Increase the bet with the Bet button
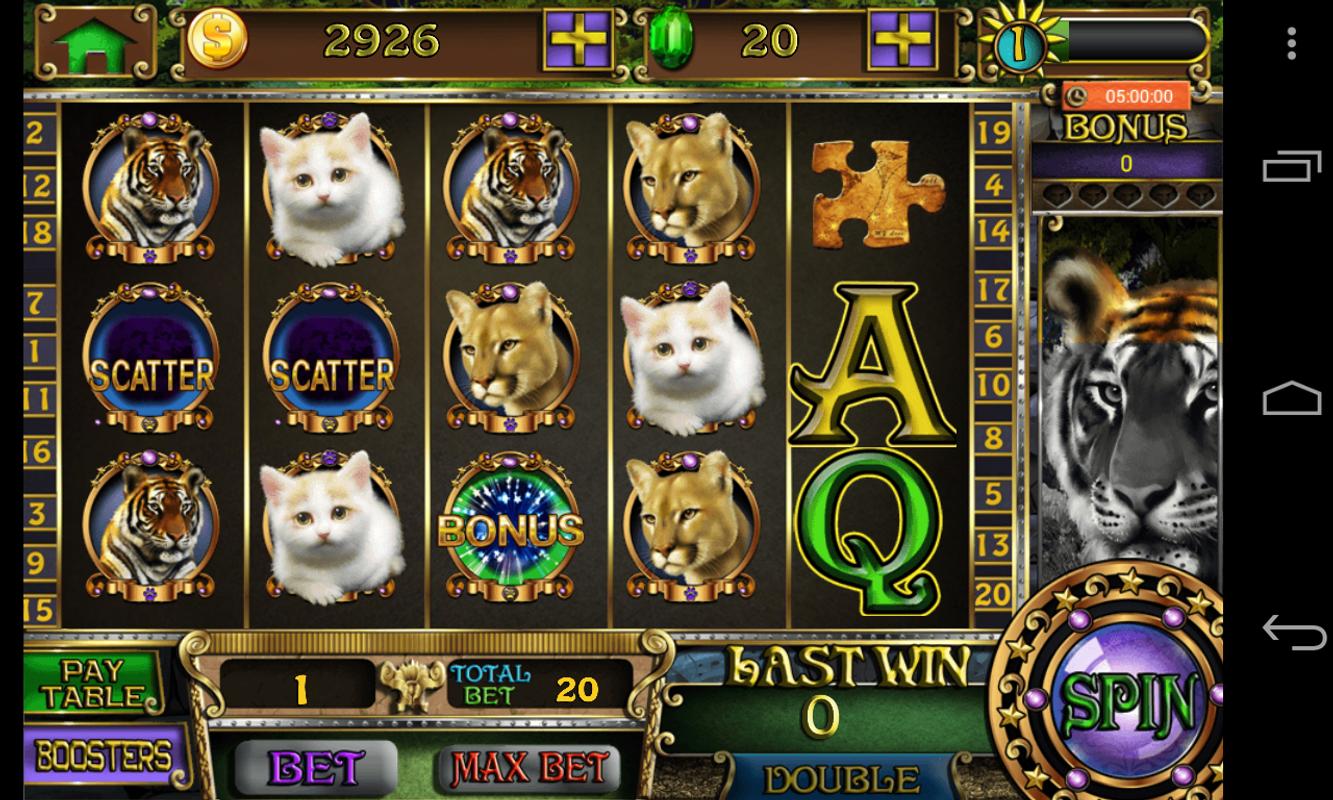The height and width of the screenshot is (800, 1333). pos(315,767)
